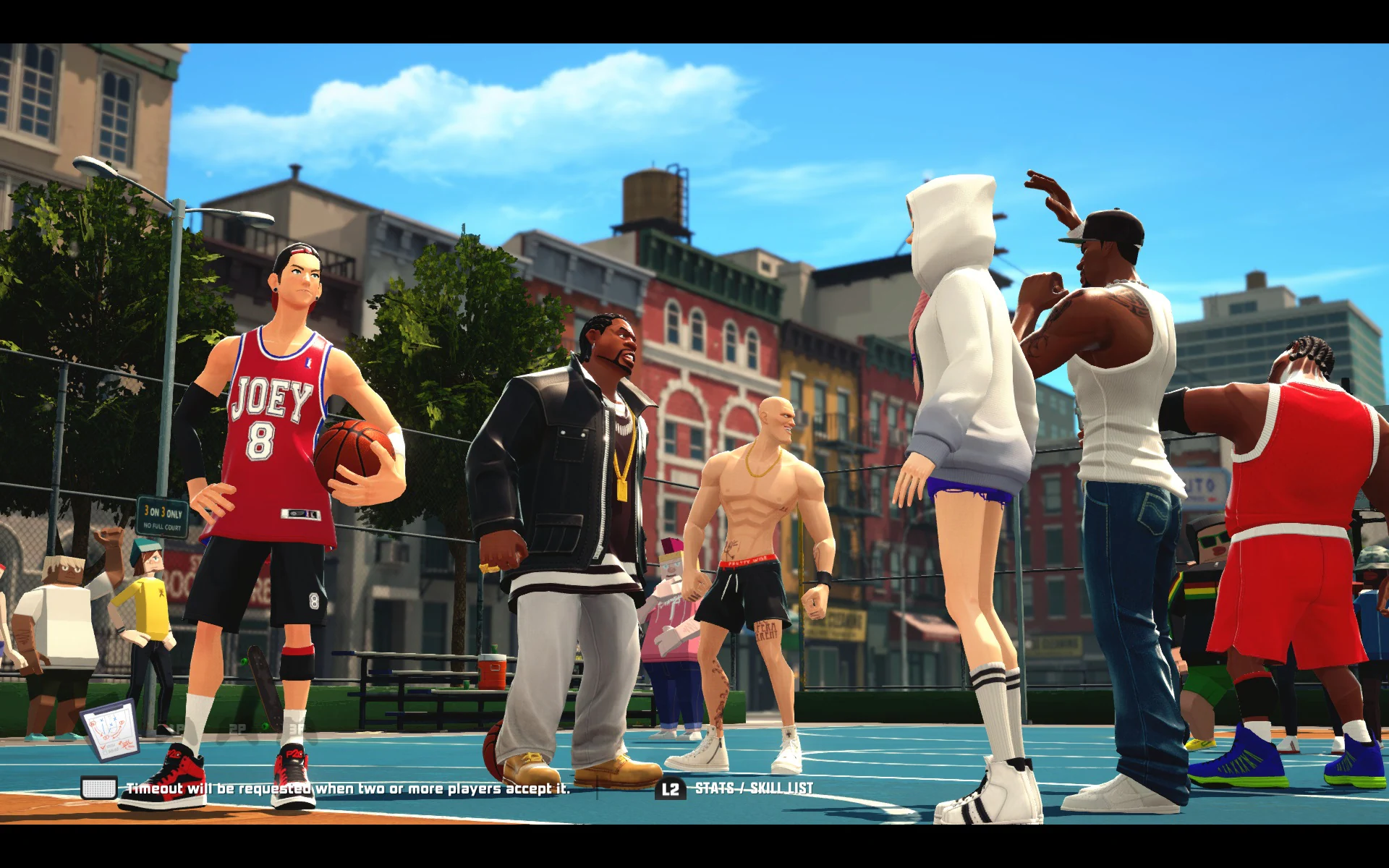Click the touchpad icon beside the timeout message
The image size is (1389, 868).
tap(99, 788)
